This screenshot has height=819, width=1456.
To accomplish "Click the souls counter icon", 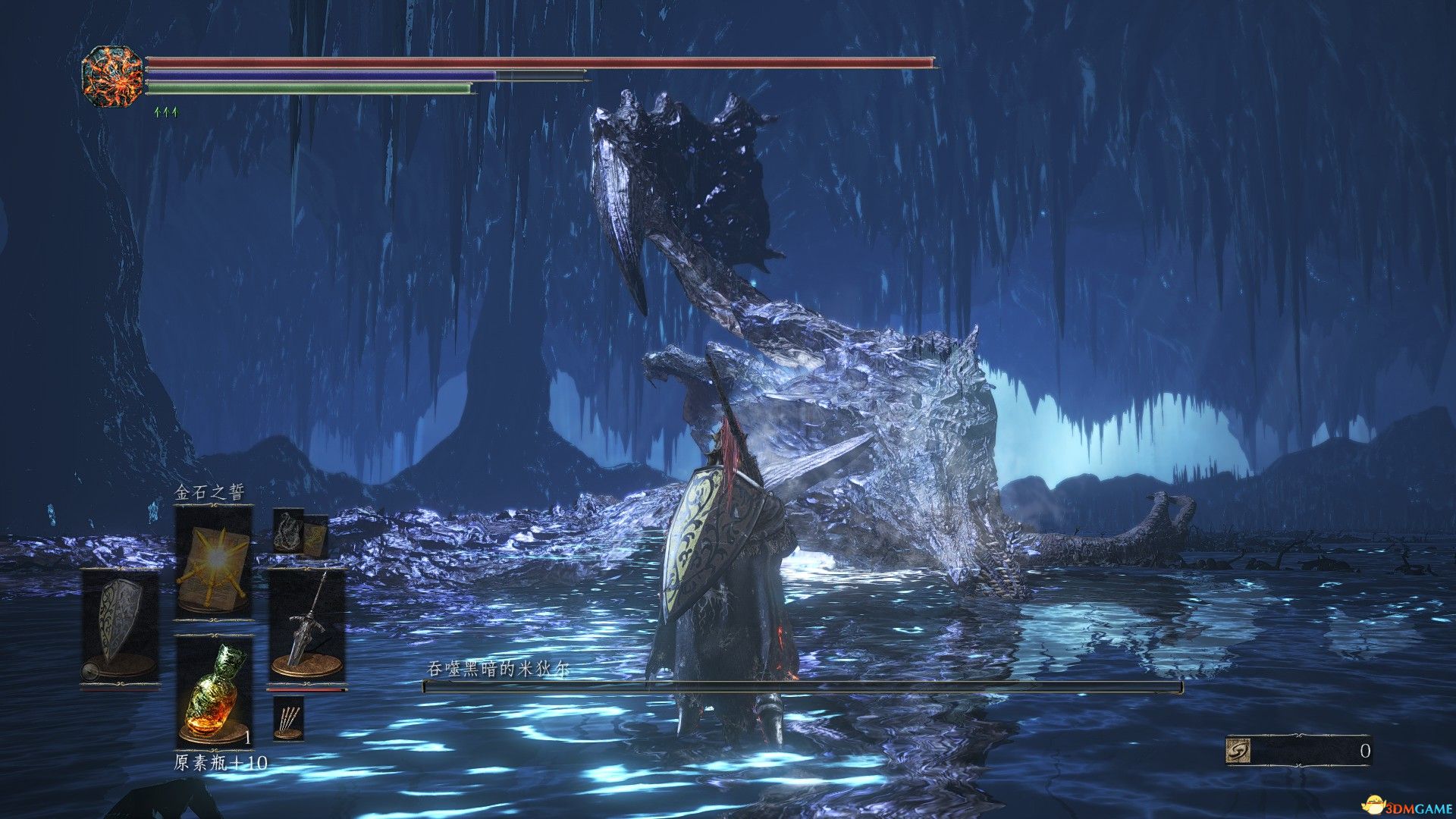I will (x=1238, y=751).
